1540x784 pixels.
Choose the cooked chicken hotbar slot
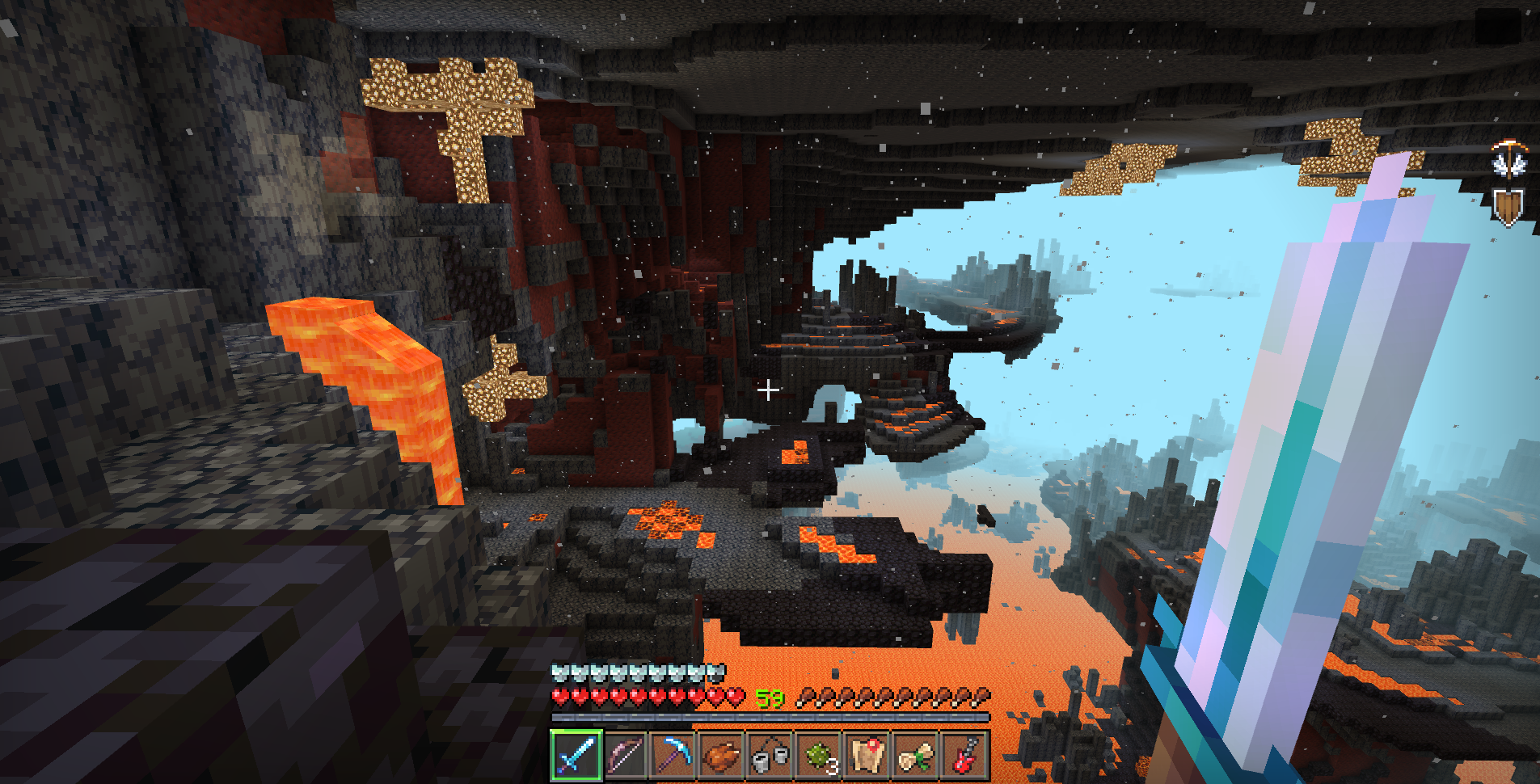coord(722,756)
